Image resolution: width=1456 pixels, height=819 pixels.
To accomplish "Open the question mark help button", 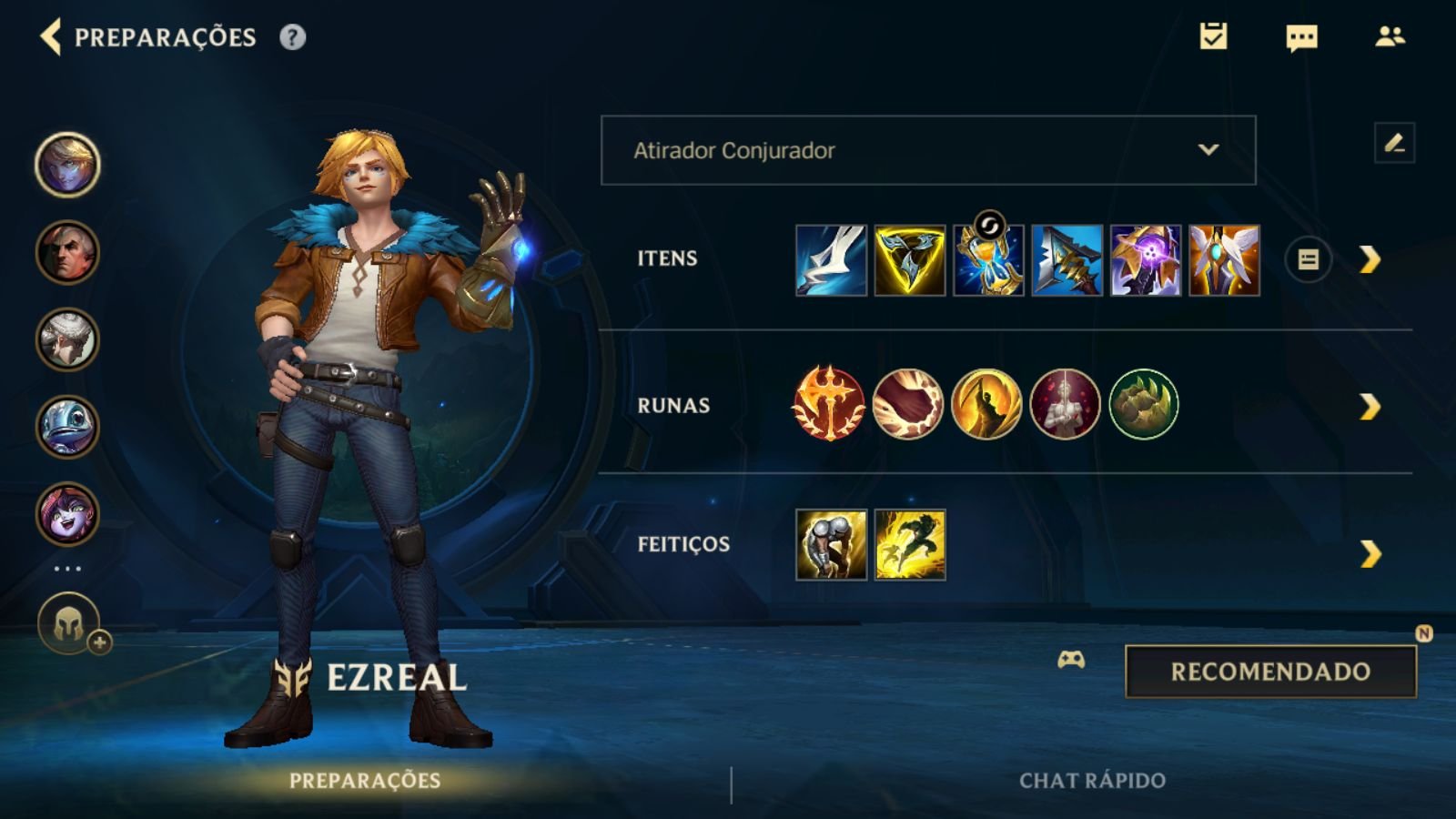I will [x=292, y=37].
